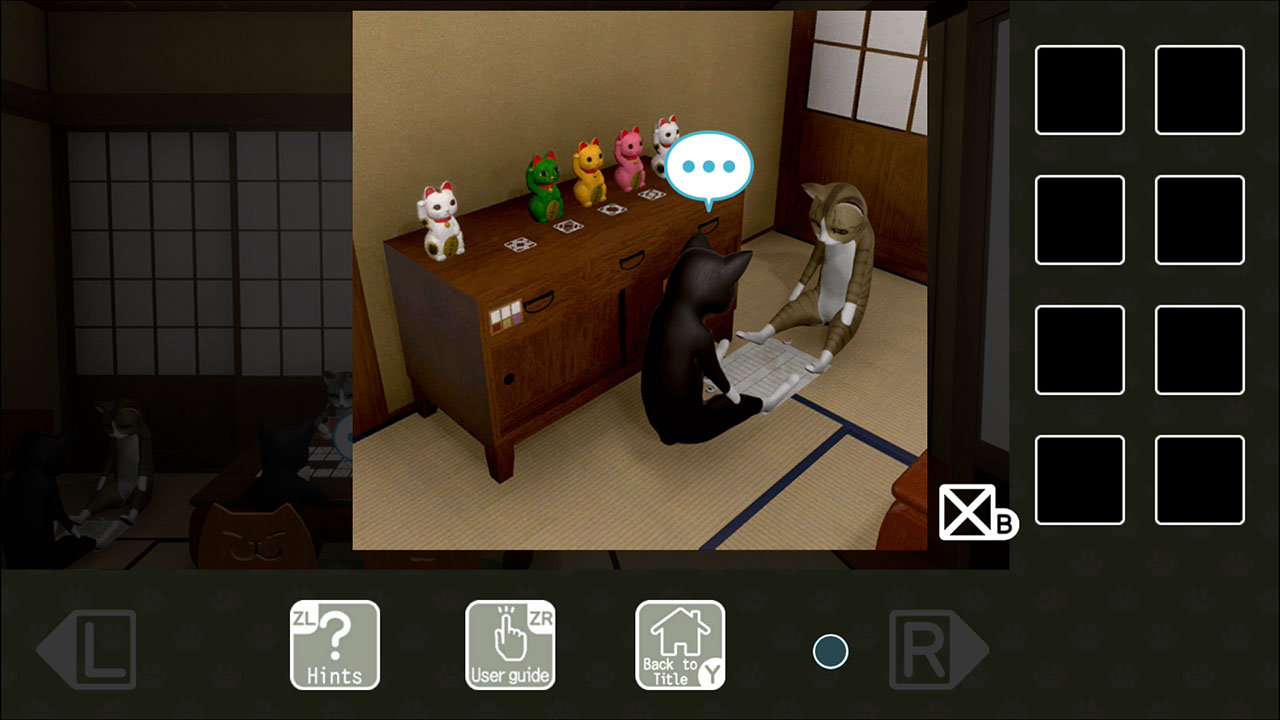Tap the speech bubble above the black cat
The width and height of the screenshot is (1280, 720).
[710, 168]
